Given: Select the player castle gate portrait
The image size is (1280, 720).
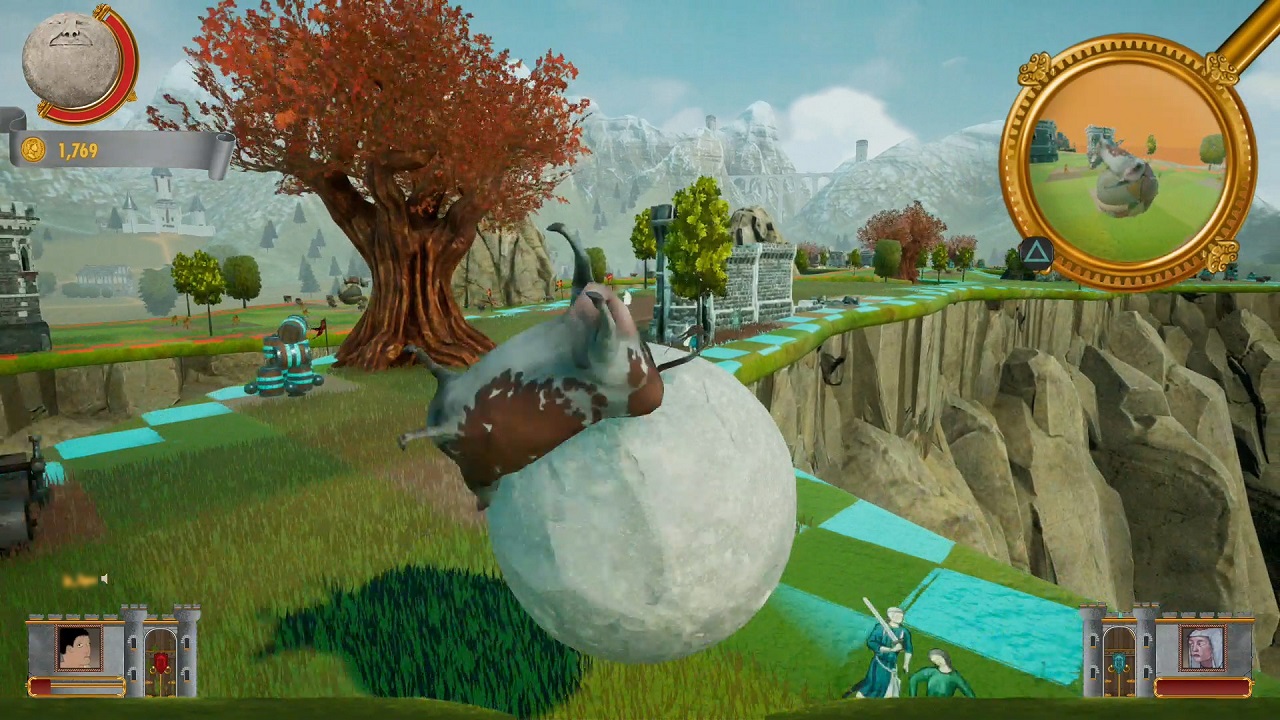Looking at the screenshot, I should pos(79,648).
